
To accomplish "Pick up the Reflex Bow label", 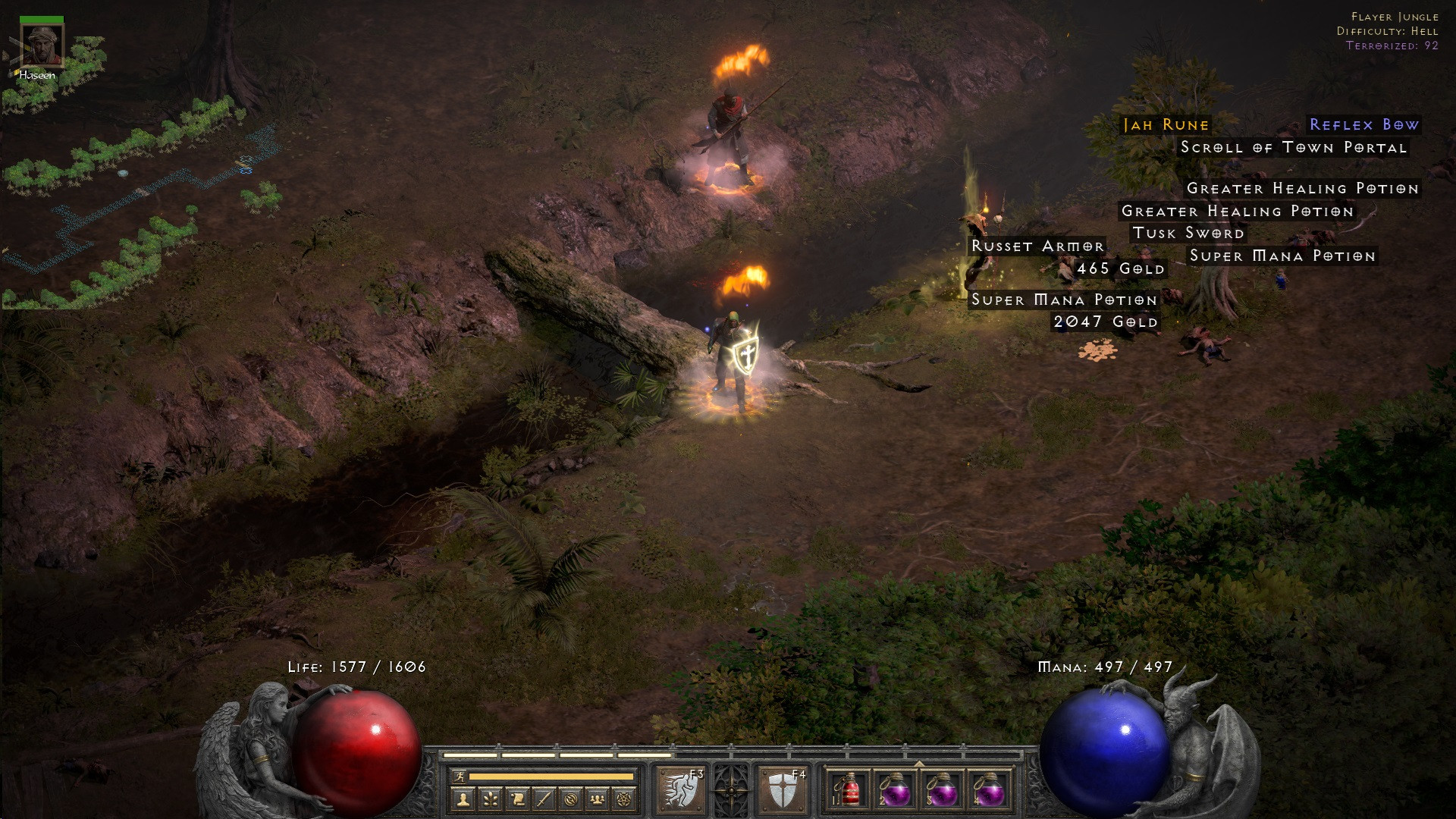I will [x=1363, y=125].
